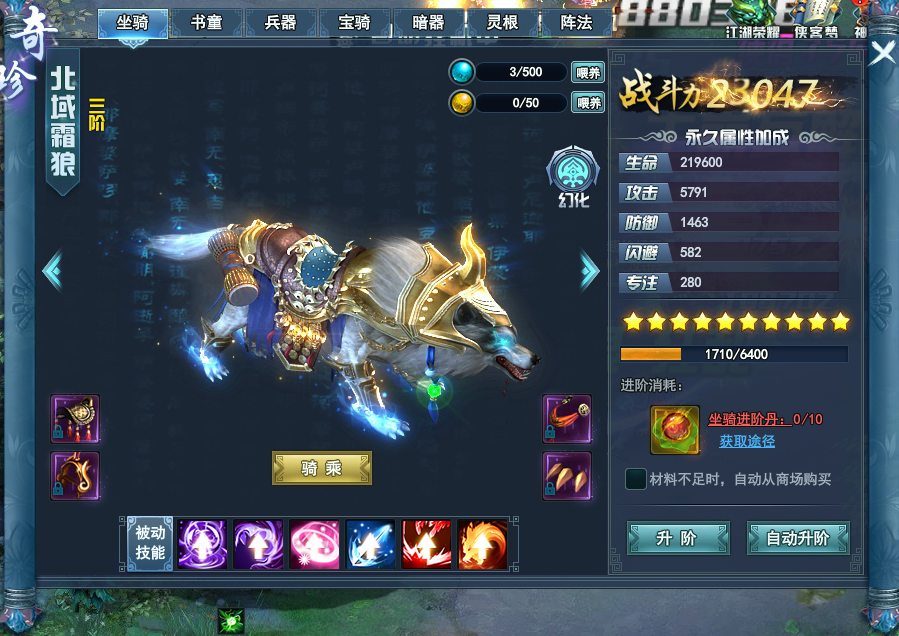The height and width of the screenshot is (636, 899).
Task: Open the 兵器 tab
Action: [280, 22]
